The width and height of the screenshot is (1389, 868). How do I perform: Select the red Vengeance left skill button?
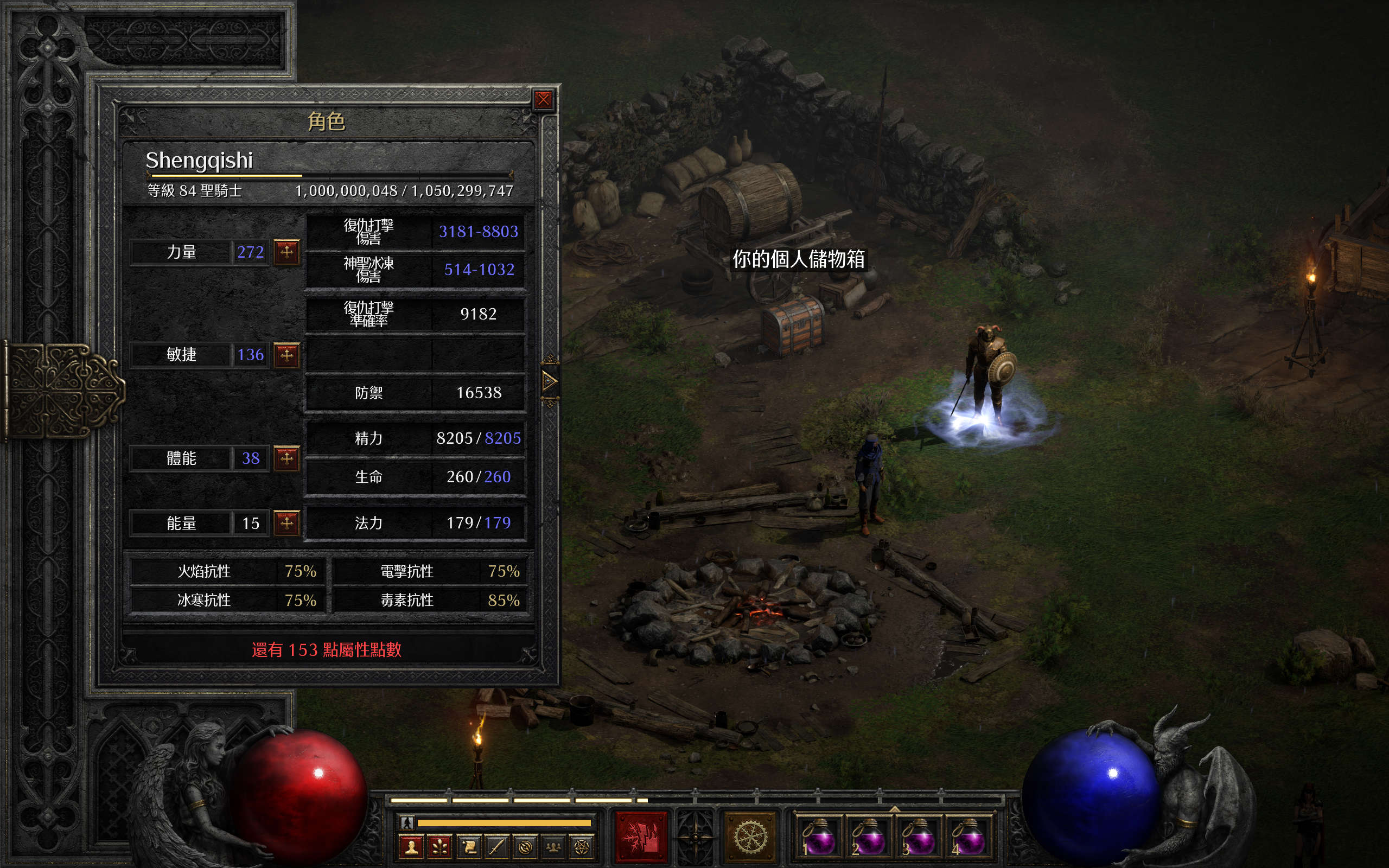click(641, 837)
